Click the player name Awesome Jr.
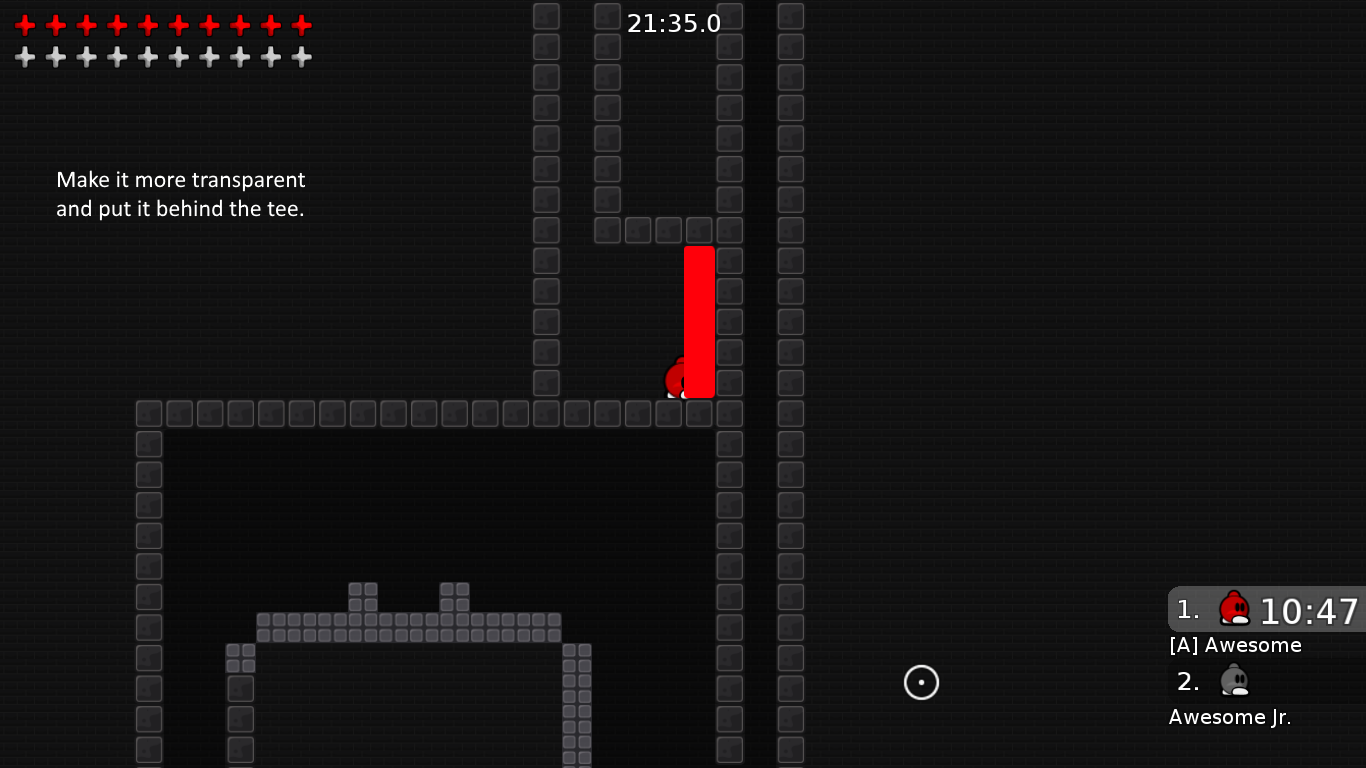This screenshot has width=1366, height=768. 1230,716
